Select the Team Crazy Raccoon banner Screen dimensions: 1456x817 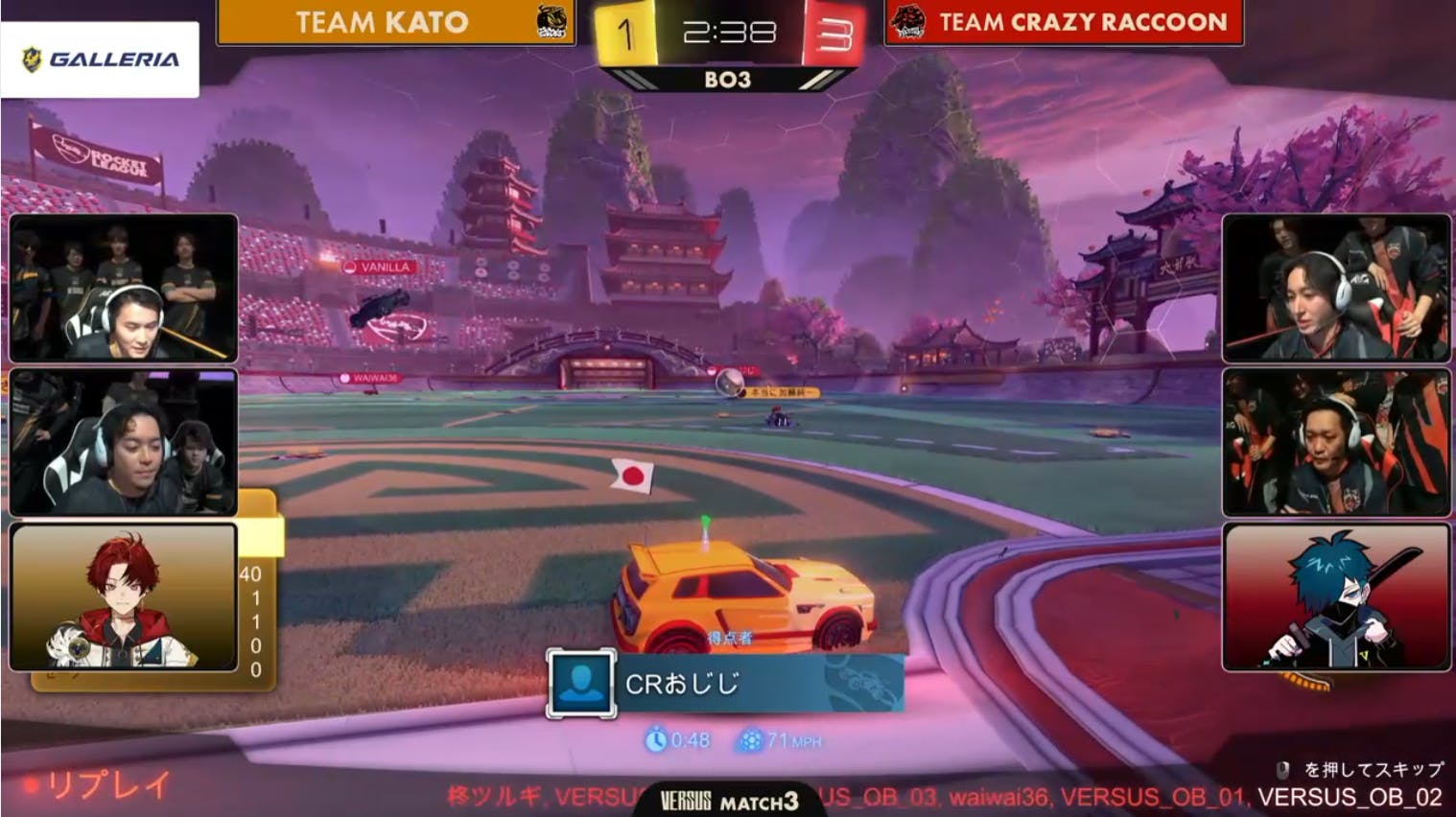(x=1063, y=22)
